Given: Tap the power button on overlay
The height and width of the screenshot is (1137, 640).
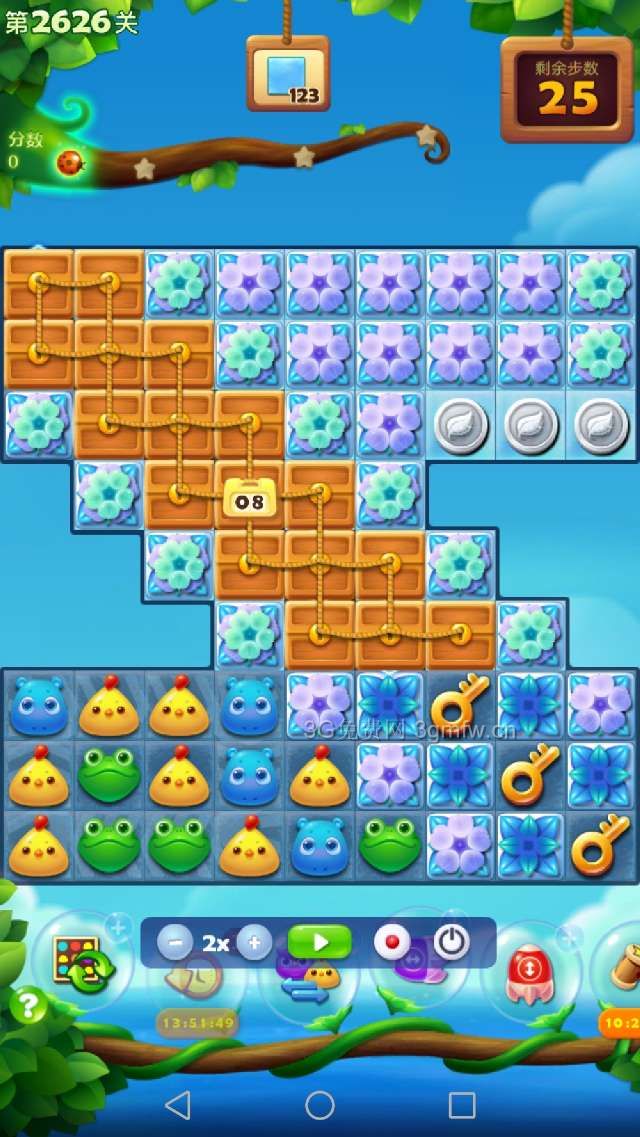Looking at the screenshot, I should (x=451, y=942).
